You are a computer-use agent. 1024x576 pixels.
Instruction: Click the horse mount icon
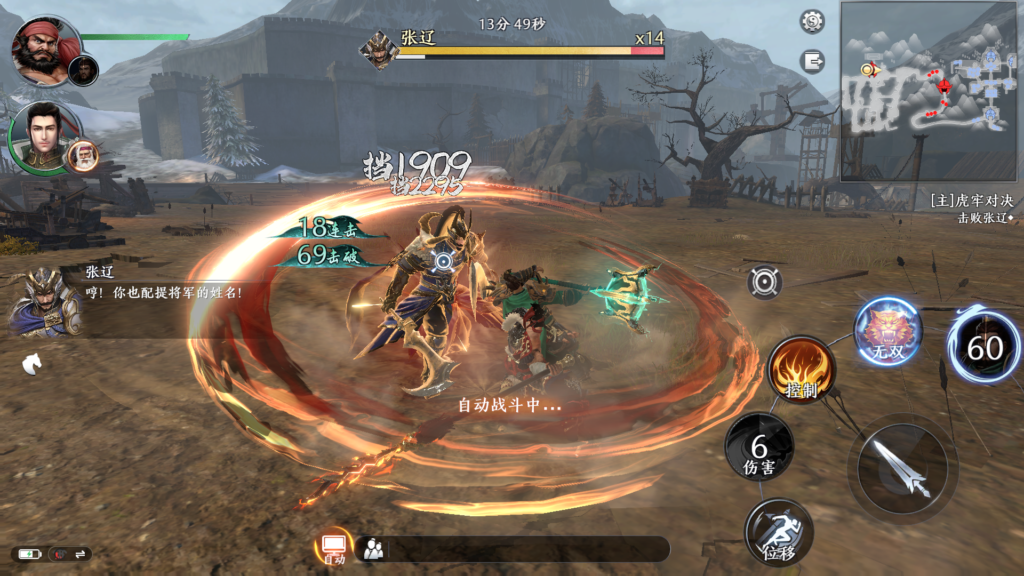pos(31,364)
